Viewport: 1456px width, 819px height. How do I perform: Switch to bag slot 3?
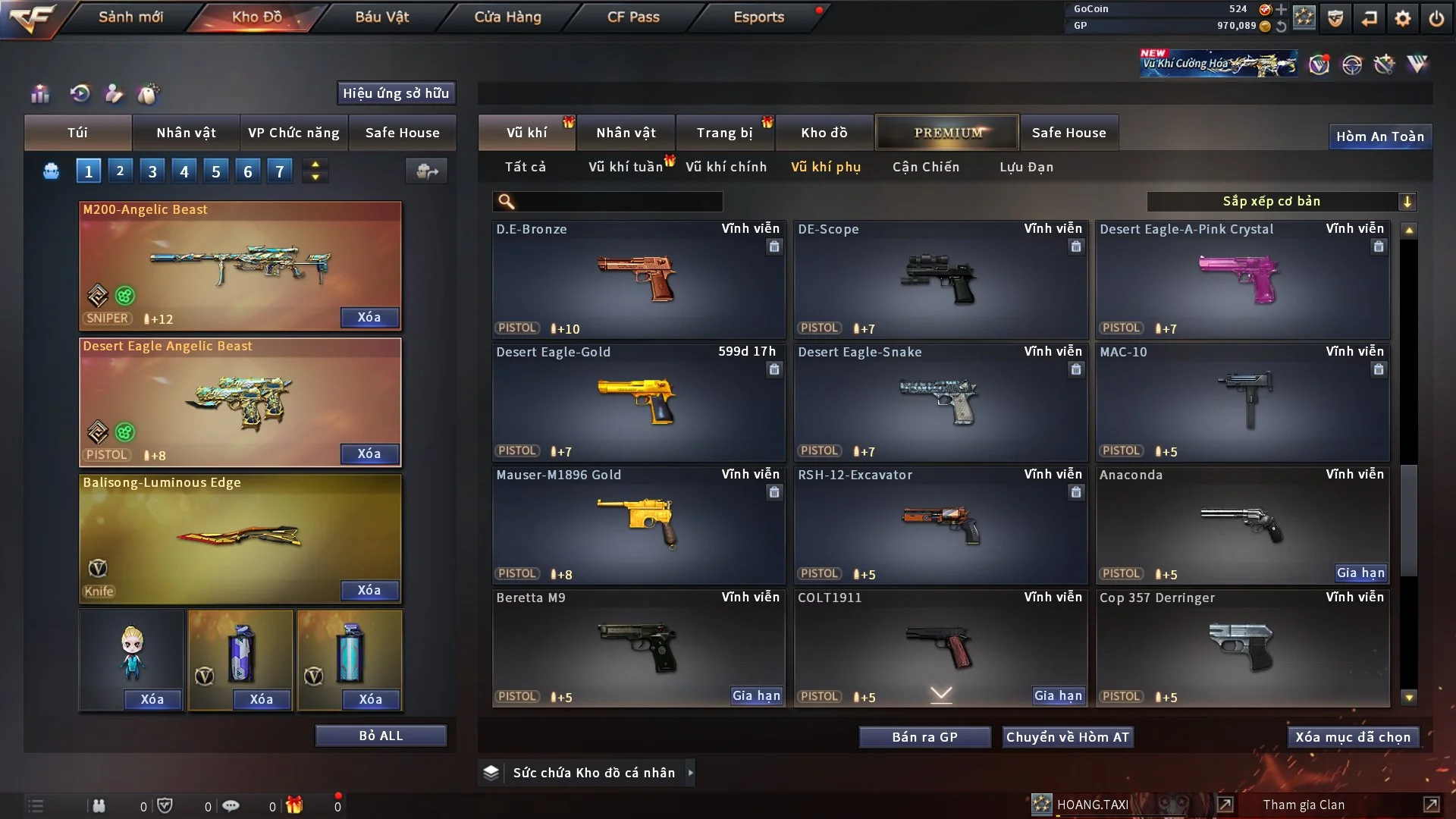coord(152,171)
